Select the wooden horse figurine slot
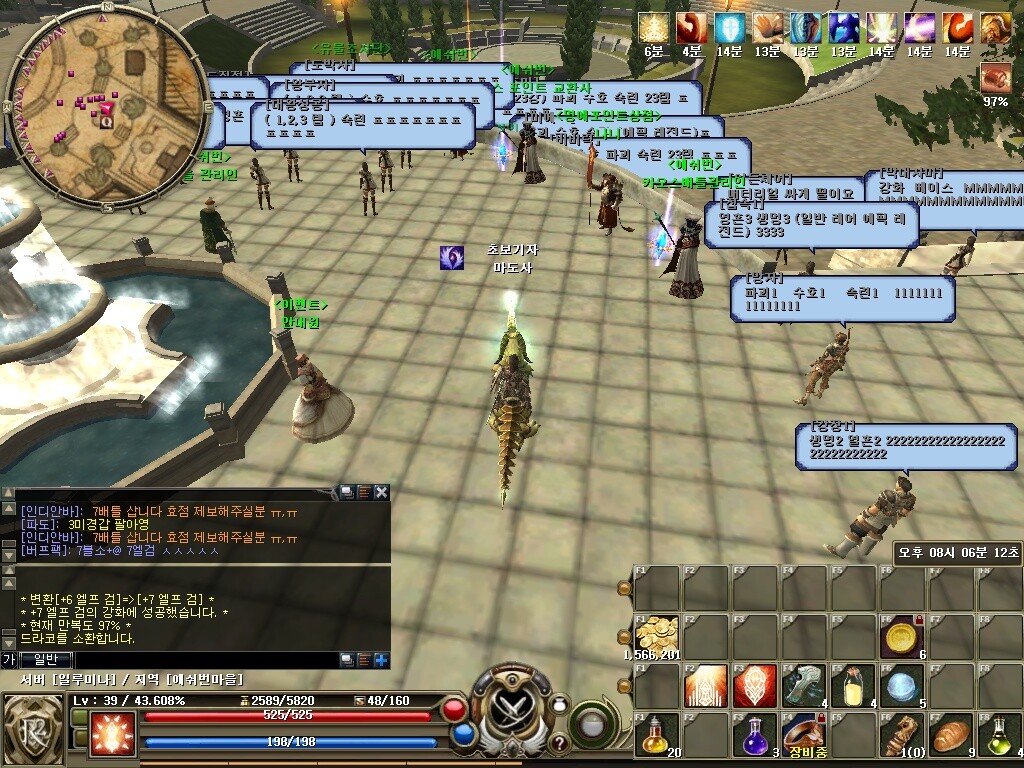Viewport: 1024px width, 768px height. tap(902, 733)
